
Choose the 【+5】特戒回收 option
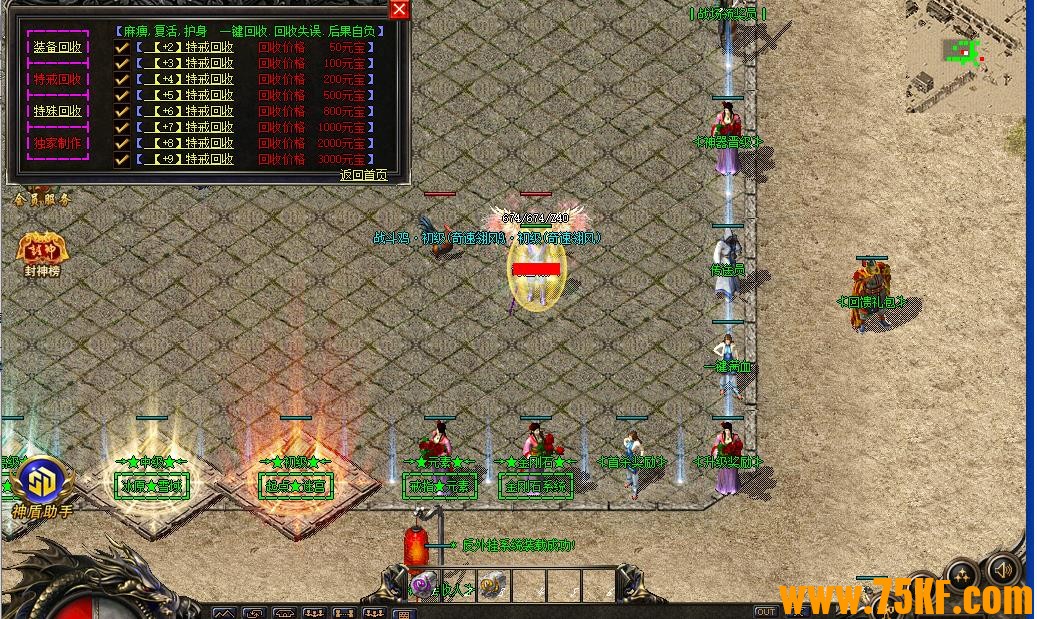click(x=185, y=95)
